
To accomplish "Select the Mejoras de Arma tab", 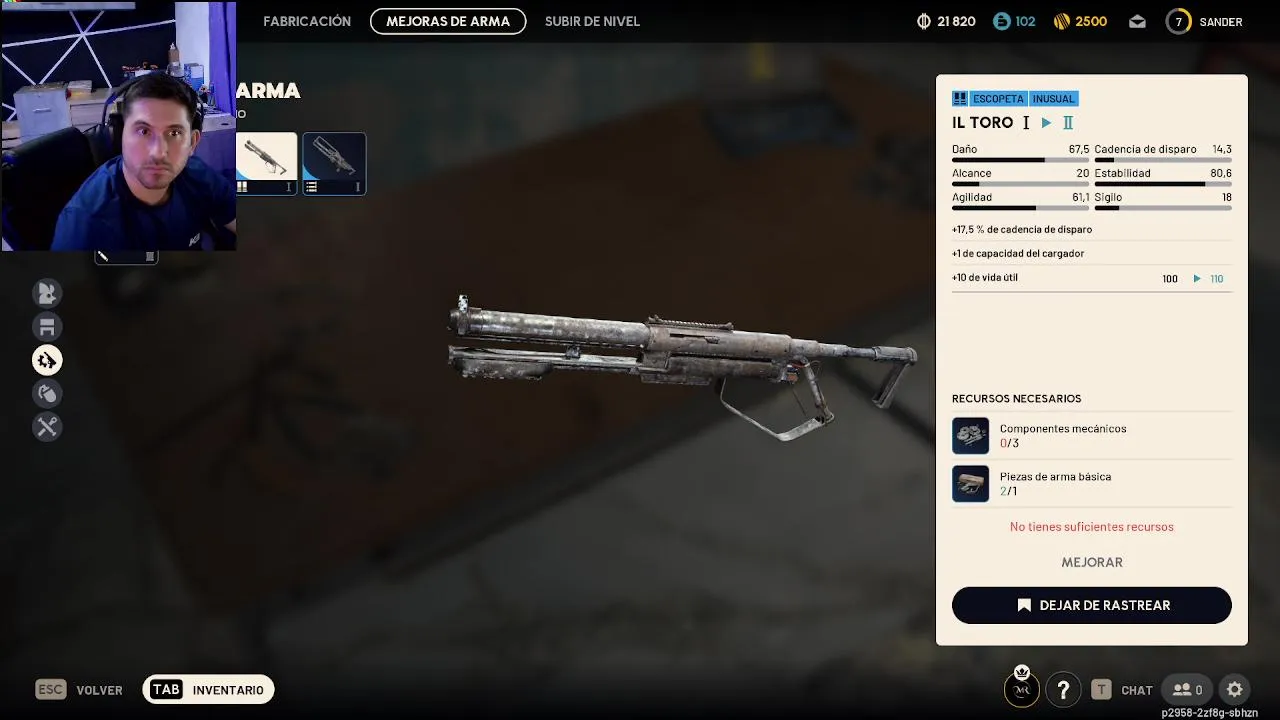I will point(448,21).
